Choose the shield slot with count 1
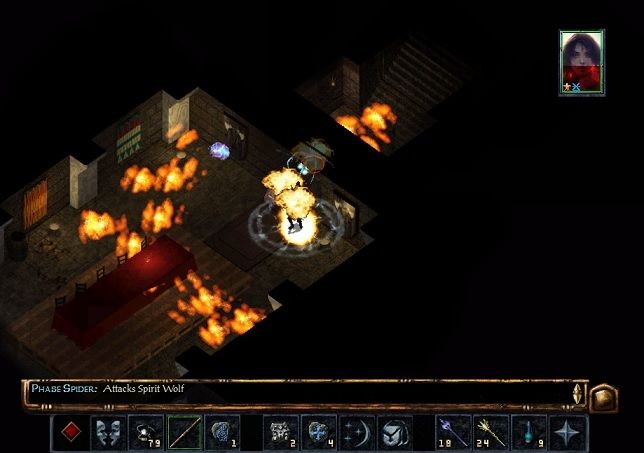The height and width of the screenshot is (453, 644). click(x=222, y=433)
